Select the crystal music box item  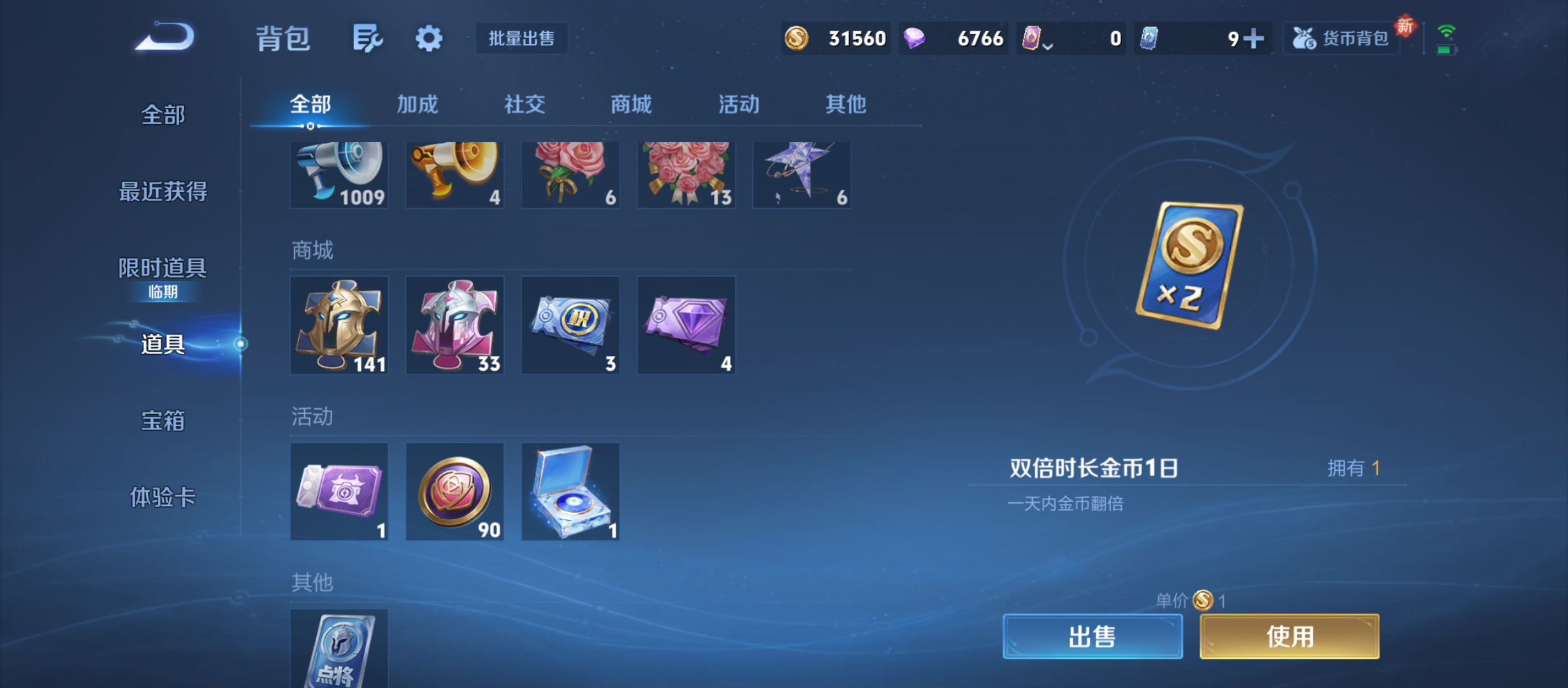coord(570,491)
